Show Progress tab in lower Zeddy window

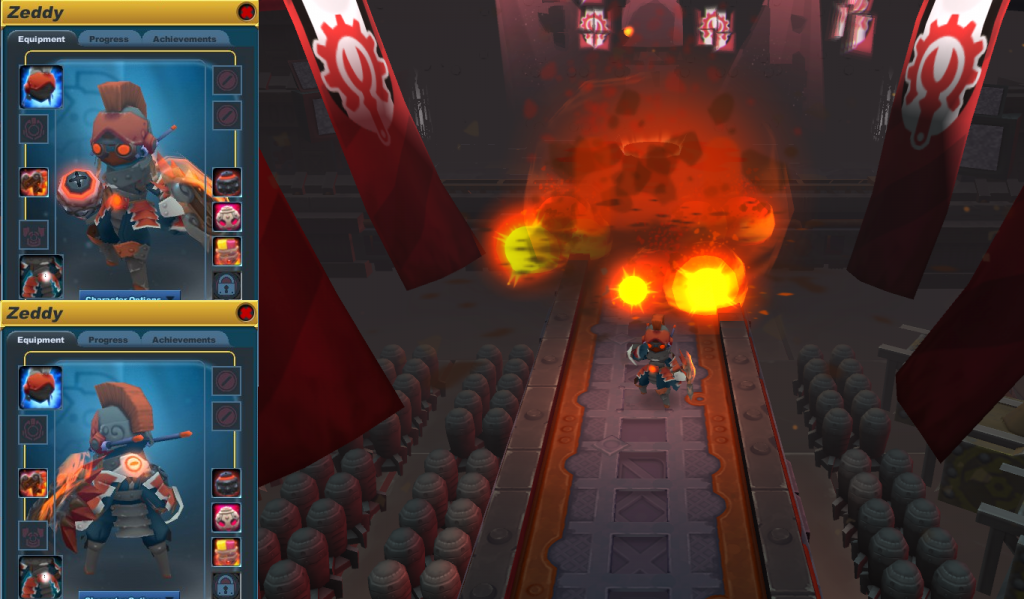coord(108,340)
